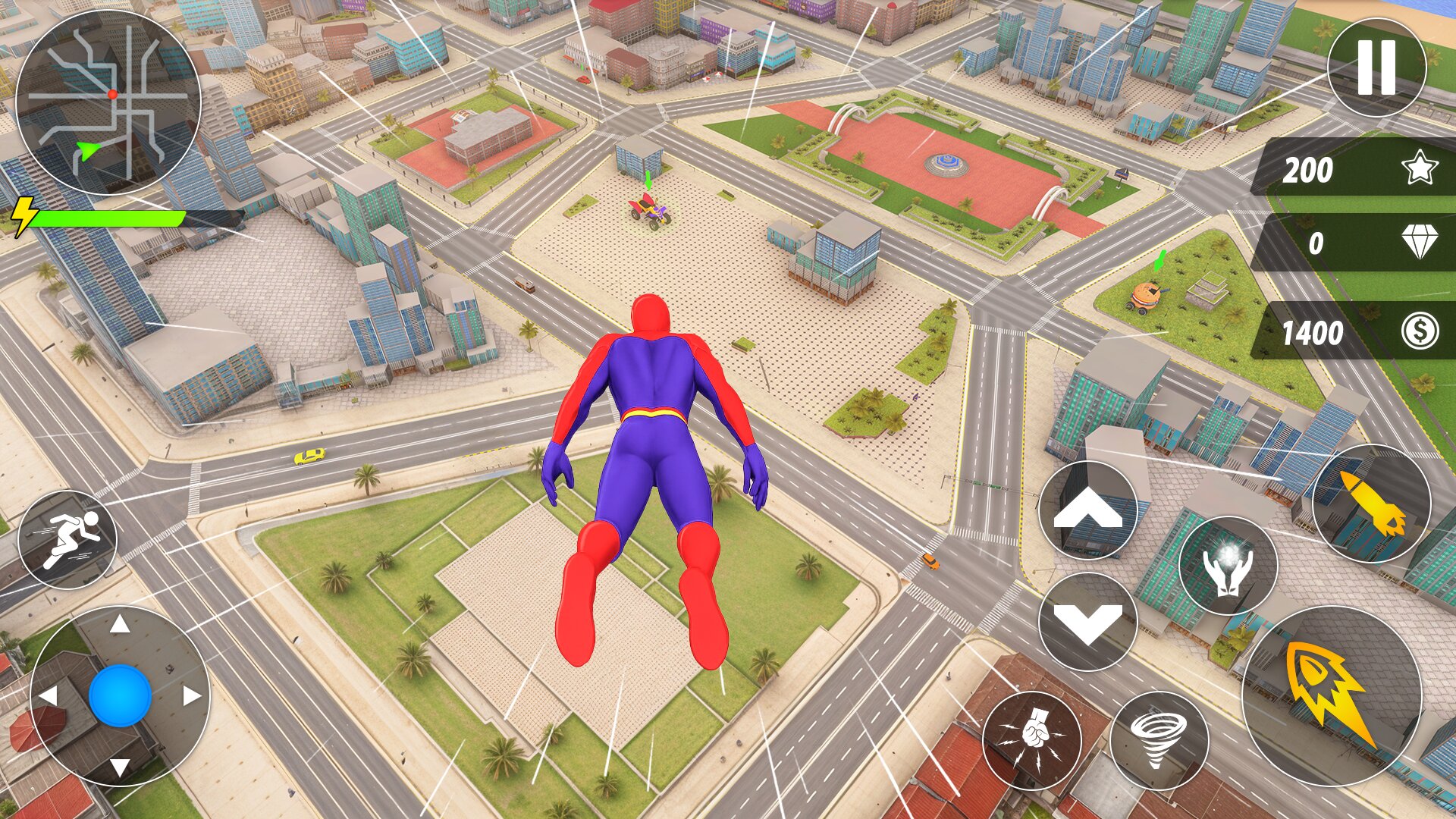Click the blue joystick knob

[x=120, y=695]
